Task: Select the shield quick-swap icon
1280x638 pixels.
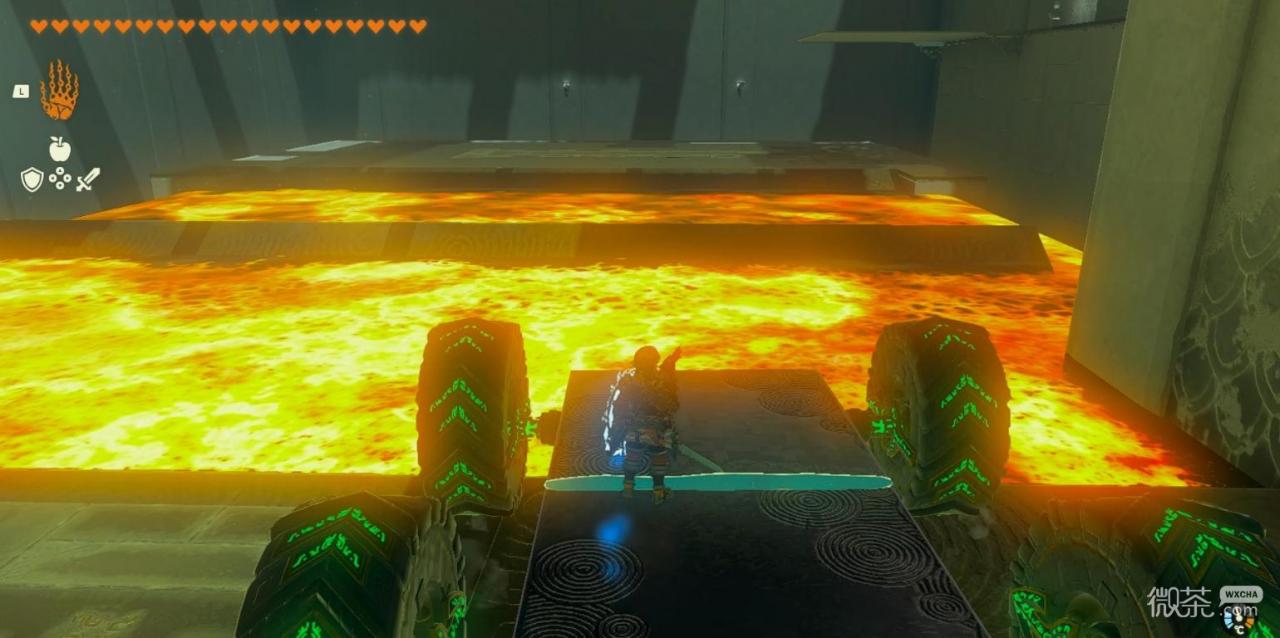Action: click(32, 180)
